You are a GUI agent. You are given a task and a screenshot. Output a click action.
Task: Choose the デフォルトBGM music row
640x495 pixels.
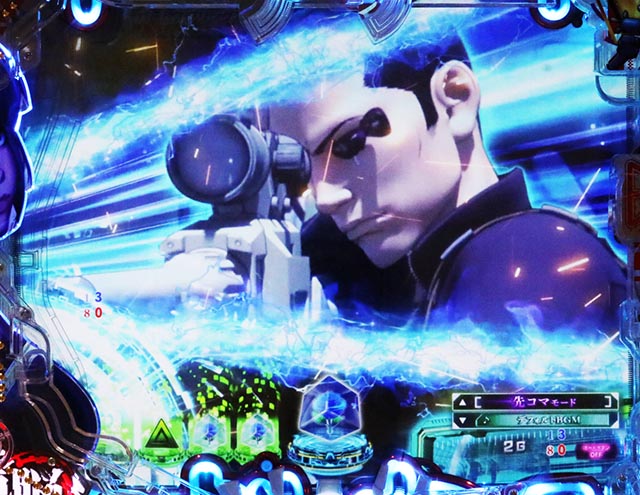pyautogui.click(x=541, y=421)
